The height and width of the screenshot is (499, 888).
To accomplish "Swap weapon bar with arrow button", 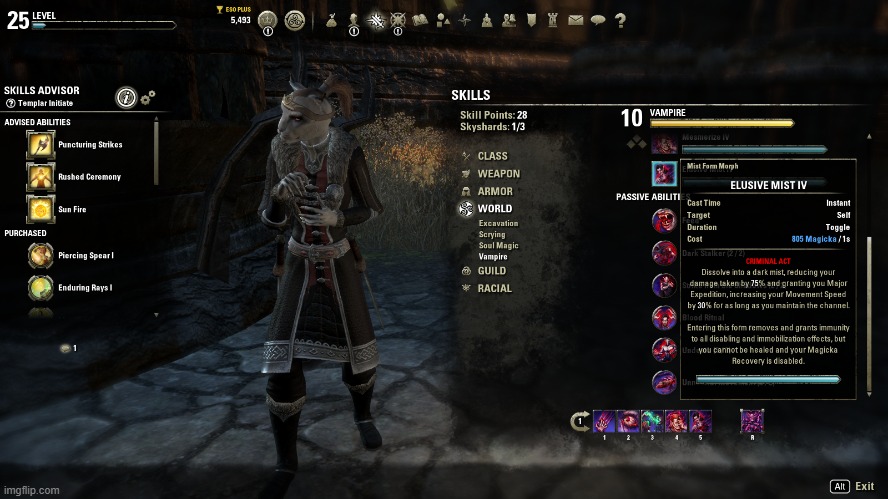I will pos(579,422).
